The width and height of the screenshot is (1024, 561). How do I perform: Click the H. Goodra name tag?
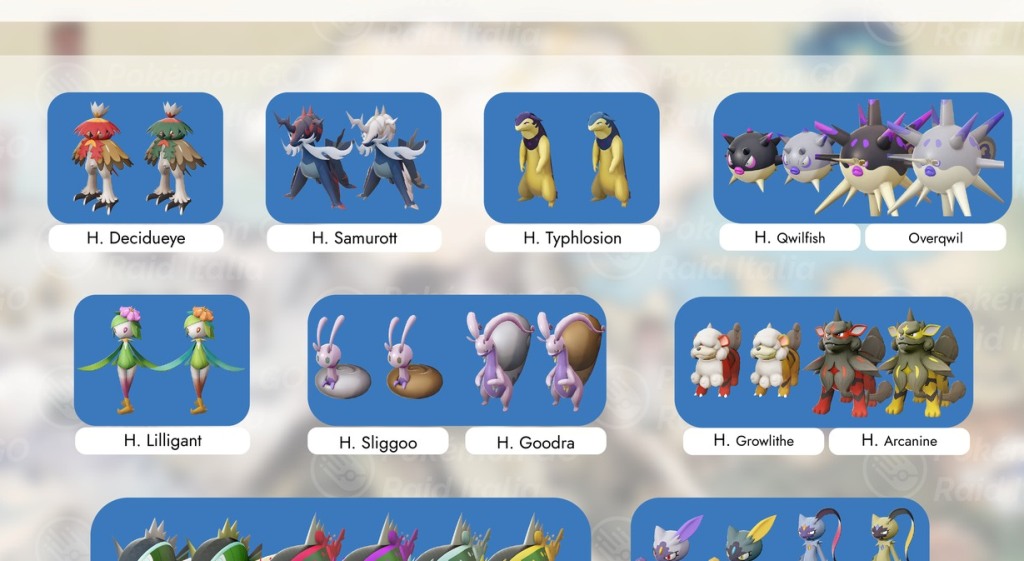[x=535, y=442]
